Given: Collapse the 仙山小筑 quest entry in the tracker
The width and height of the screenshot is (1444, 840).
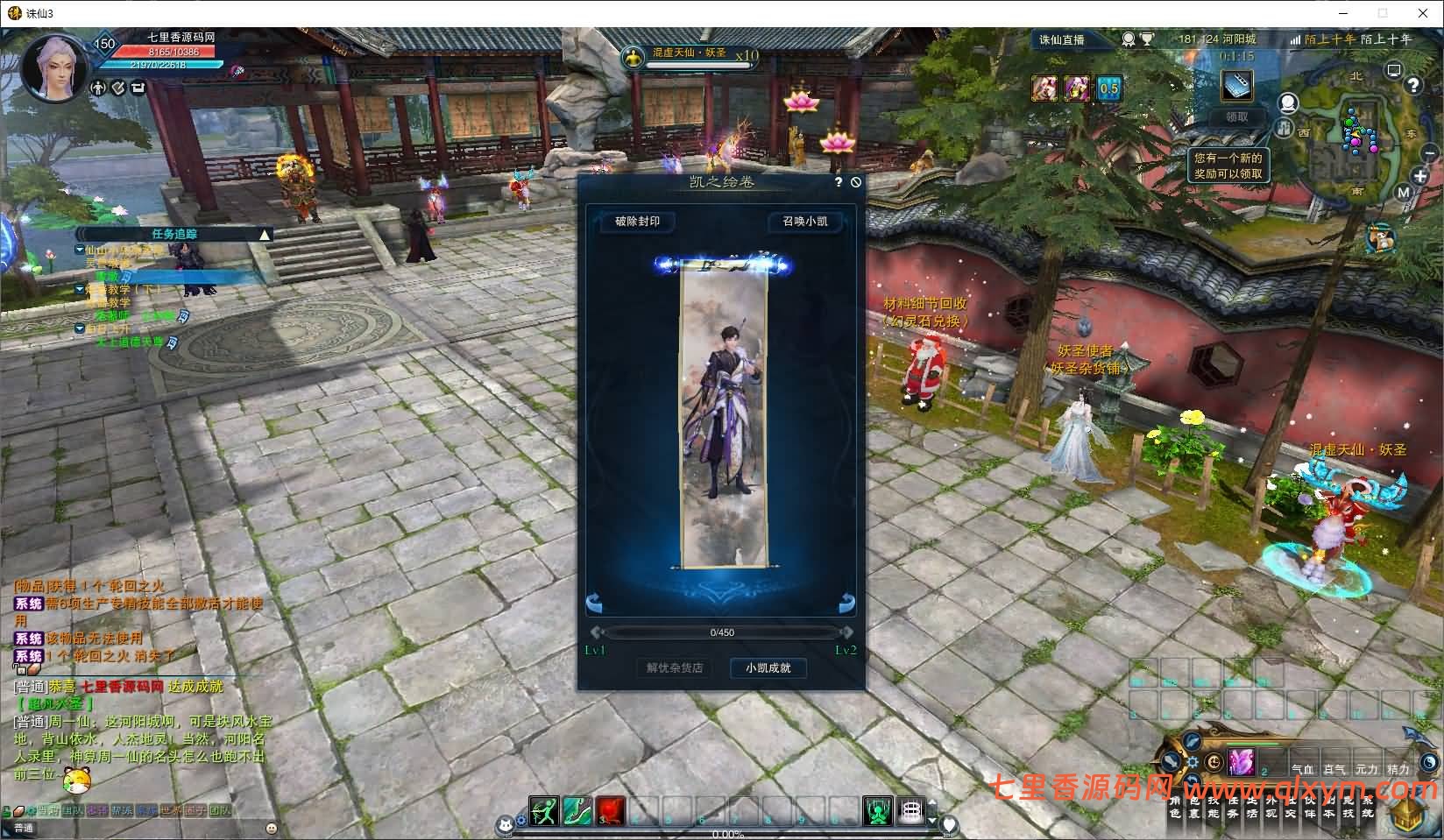Looking at the screenshot, I should tap(80, 250).
